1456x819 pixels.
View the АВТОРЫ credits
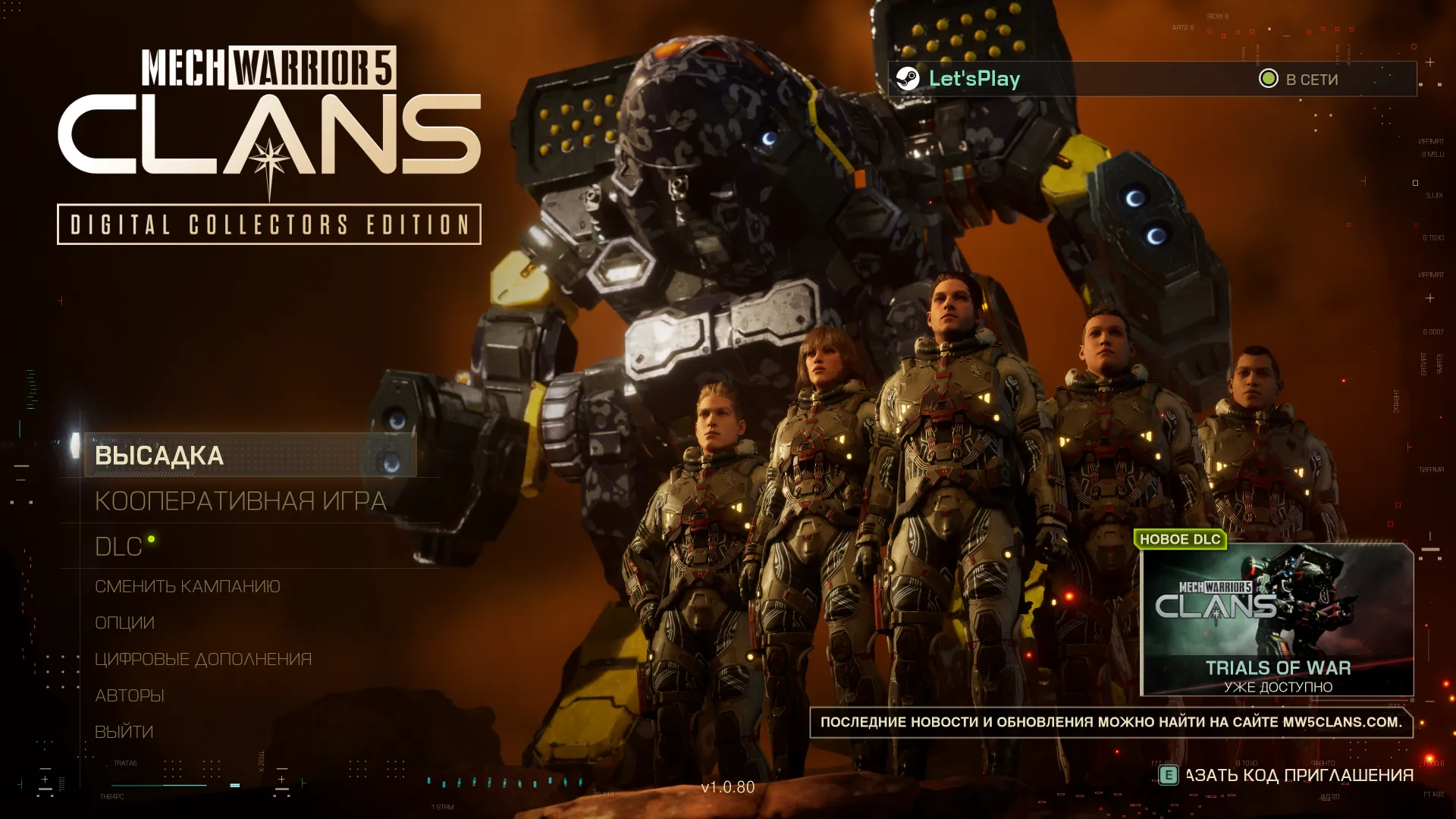pos(129,695)
